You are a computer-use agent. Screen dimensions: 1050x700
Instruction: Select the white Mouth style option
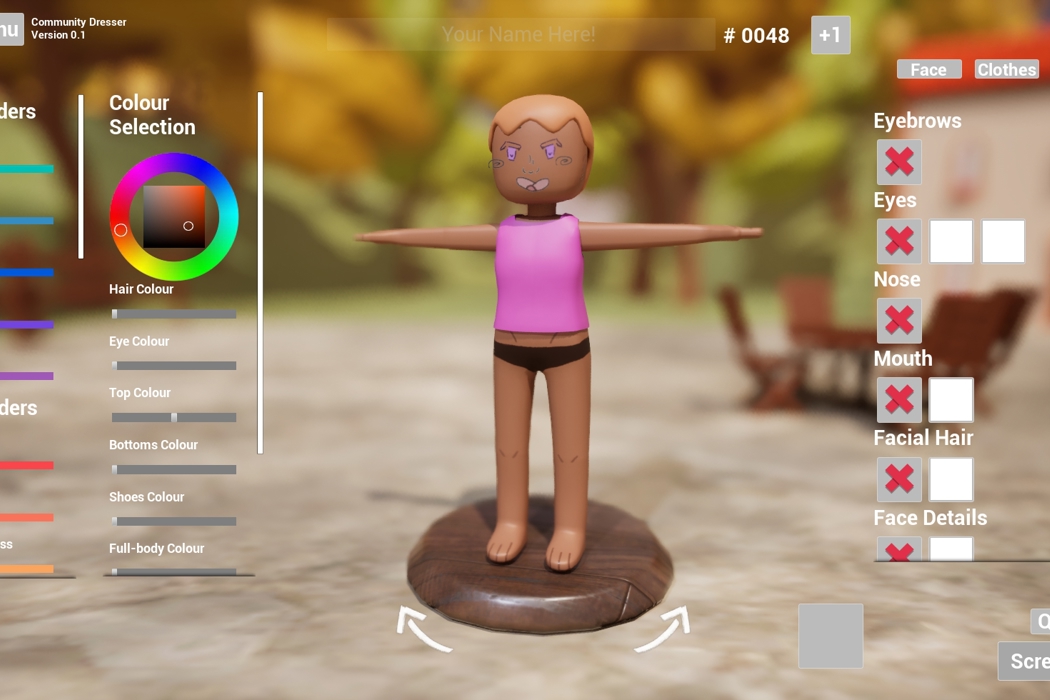[951, 400]
